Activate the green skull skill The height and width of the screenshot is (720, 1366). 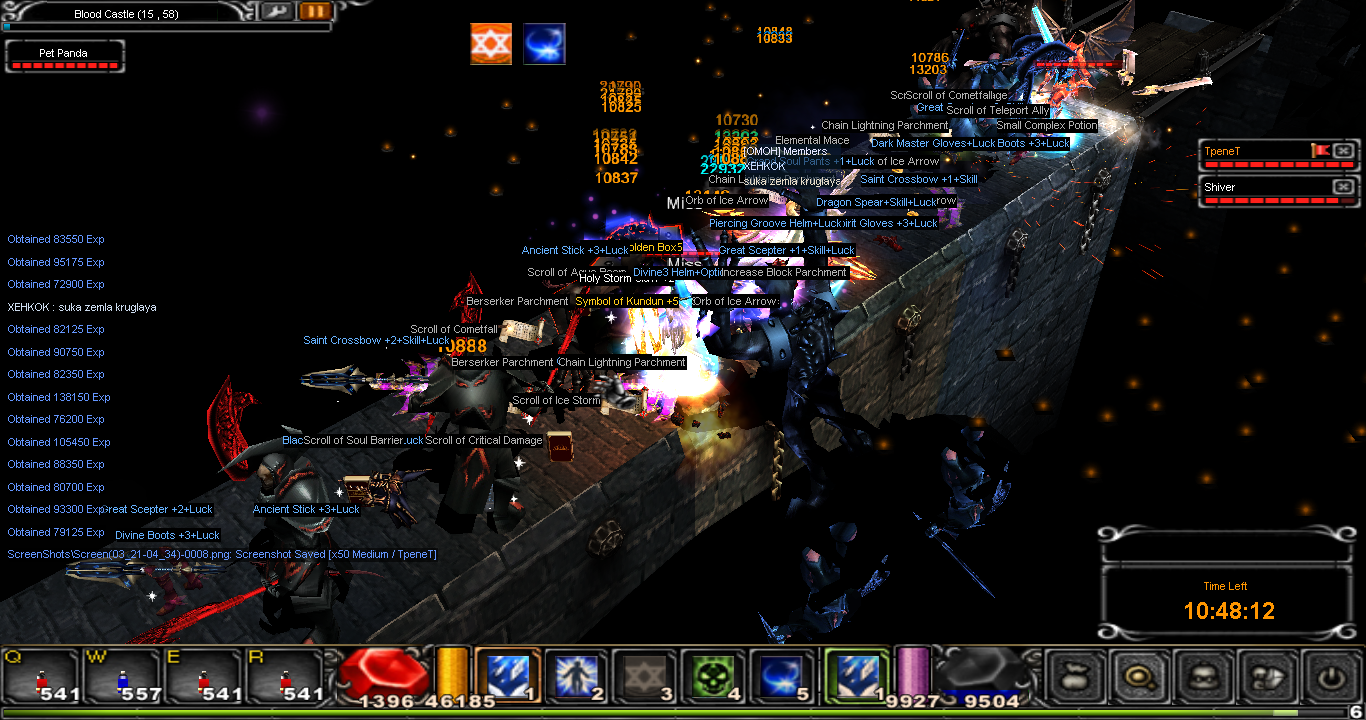coord(714,677)
